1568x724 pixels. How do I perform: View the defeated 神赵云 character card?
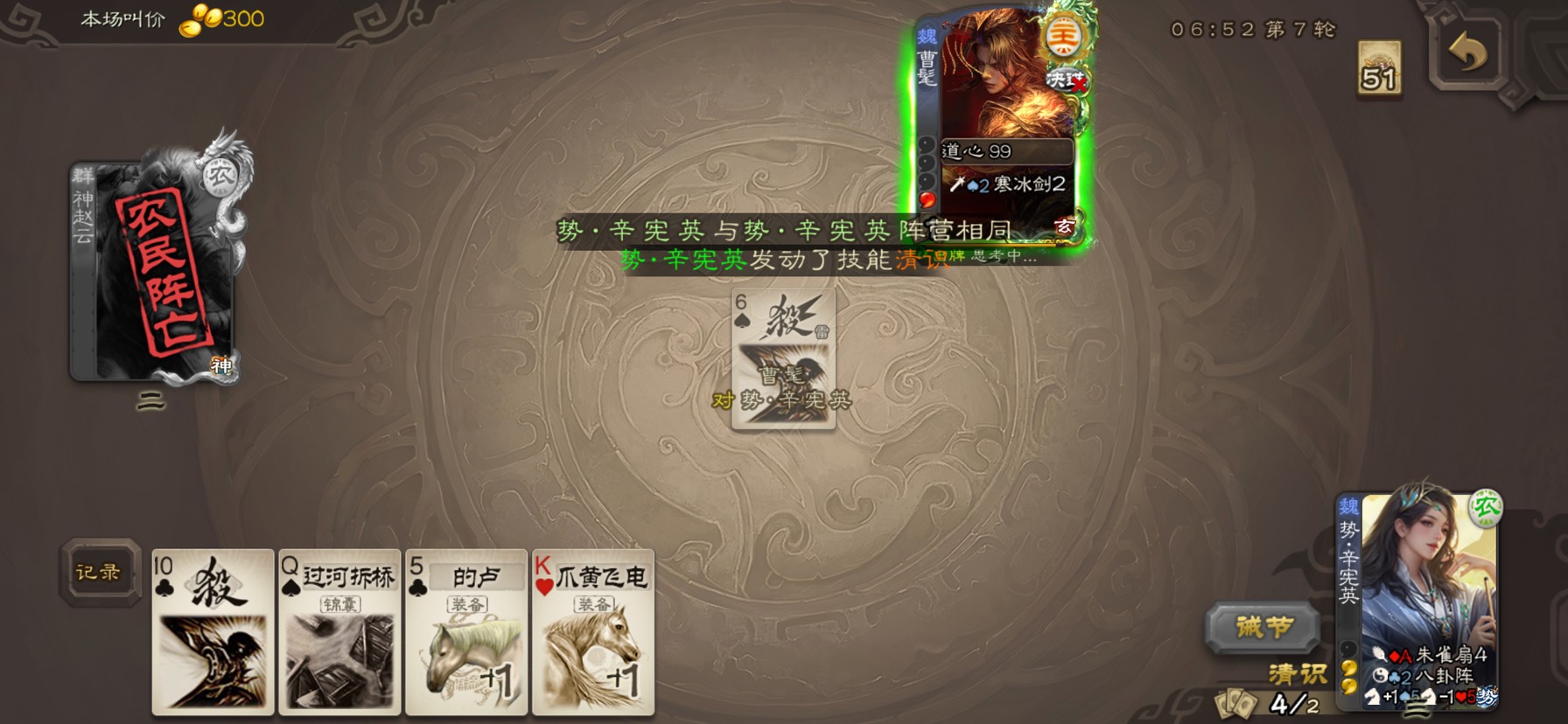pyautogui.click(x=152, y=271)
